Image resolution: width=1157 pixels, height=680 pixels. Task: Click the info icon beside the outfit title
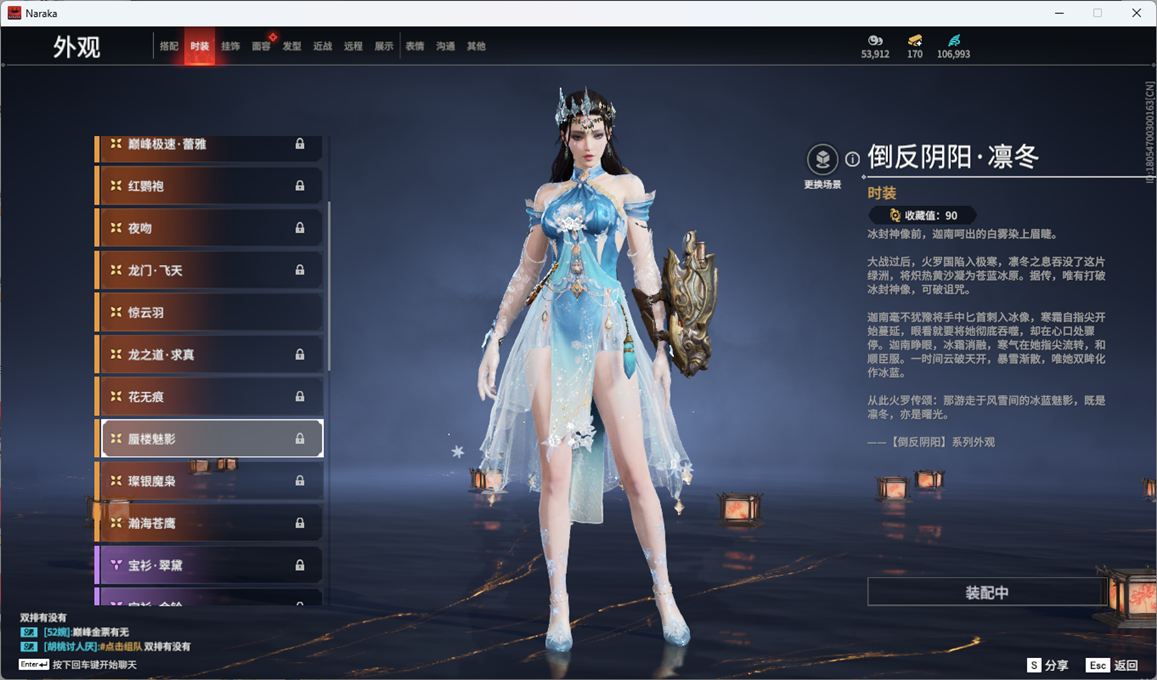(x=852, y=159)
